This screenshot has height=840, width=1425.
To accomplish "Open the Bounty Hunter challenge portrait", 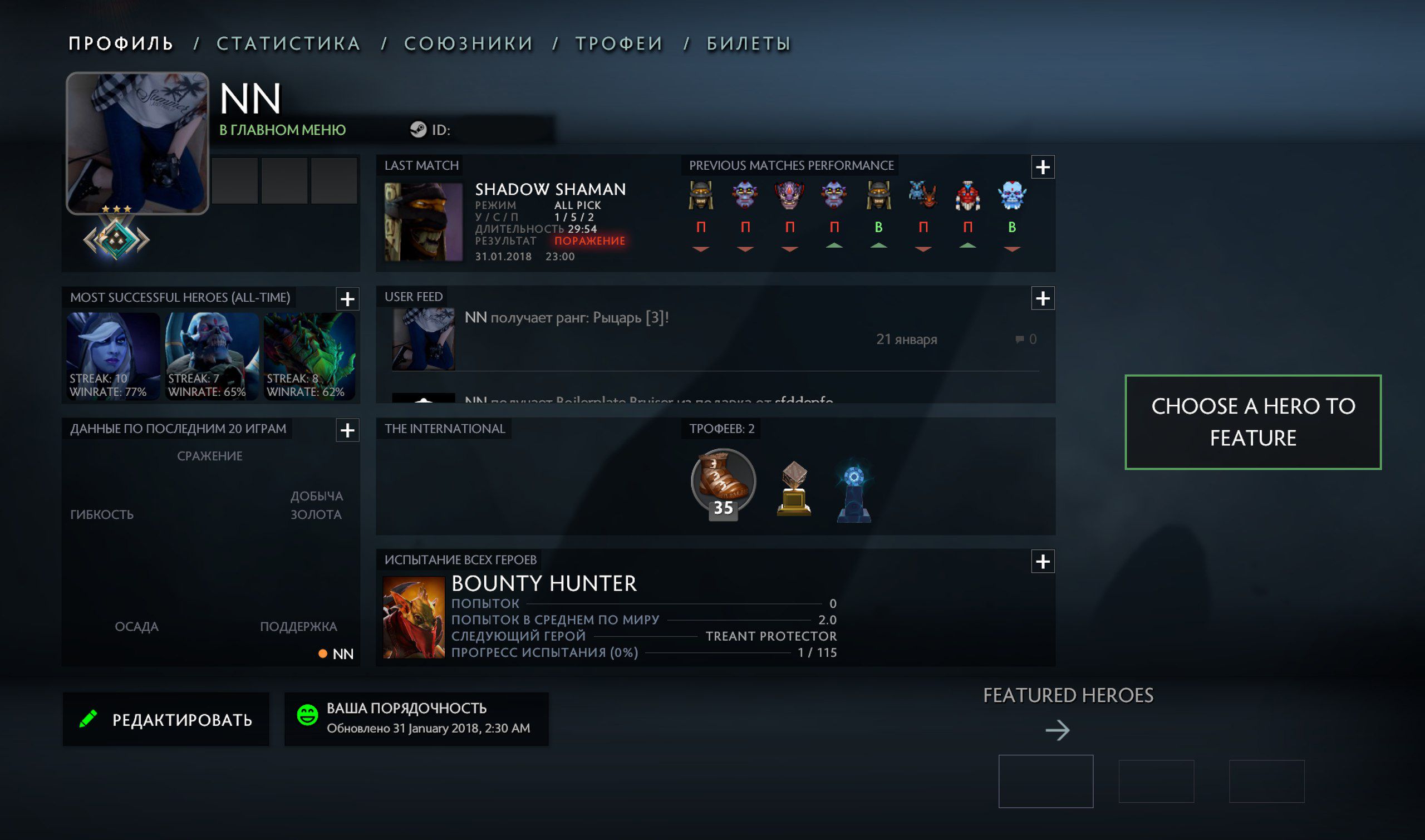I will coord(414,617).
